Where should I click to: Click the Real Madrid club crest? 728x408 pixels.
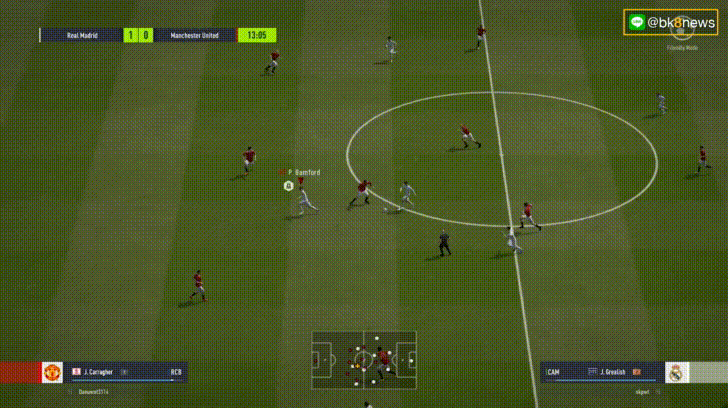[x=677, y=373]
